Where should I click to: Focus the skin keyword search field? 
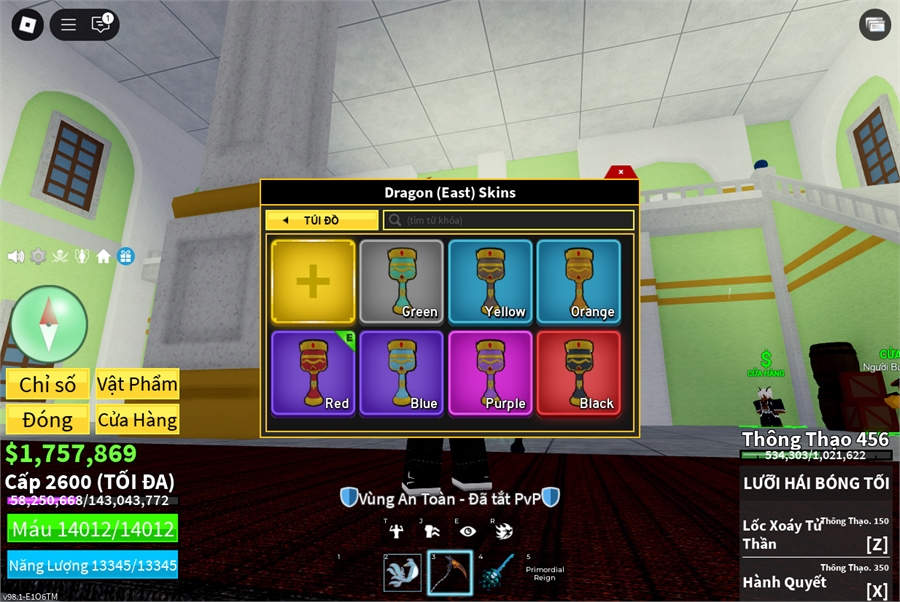point(509,220)
